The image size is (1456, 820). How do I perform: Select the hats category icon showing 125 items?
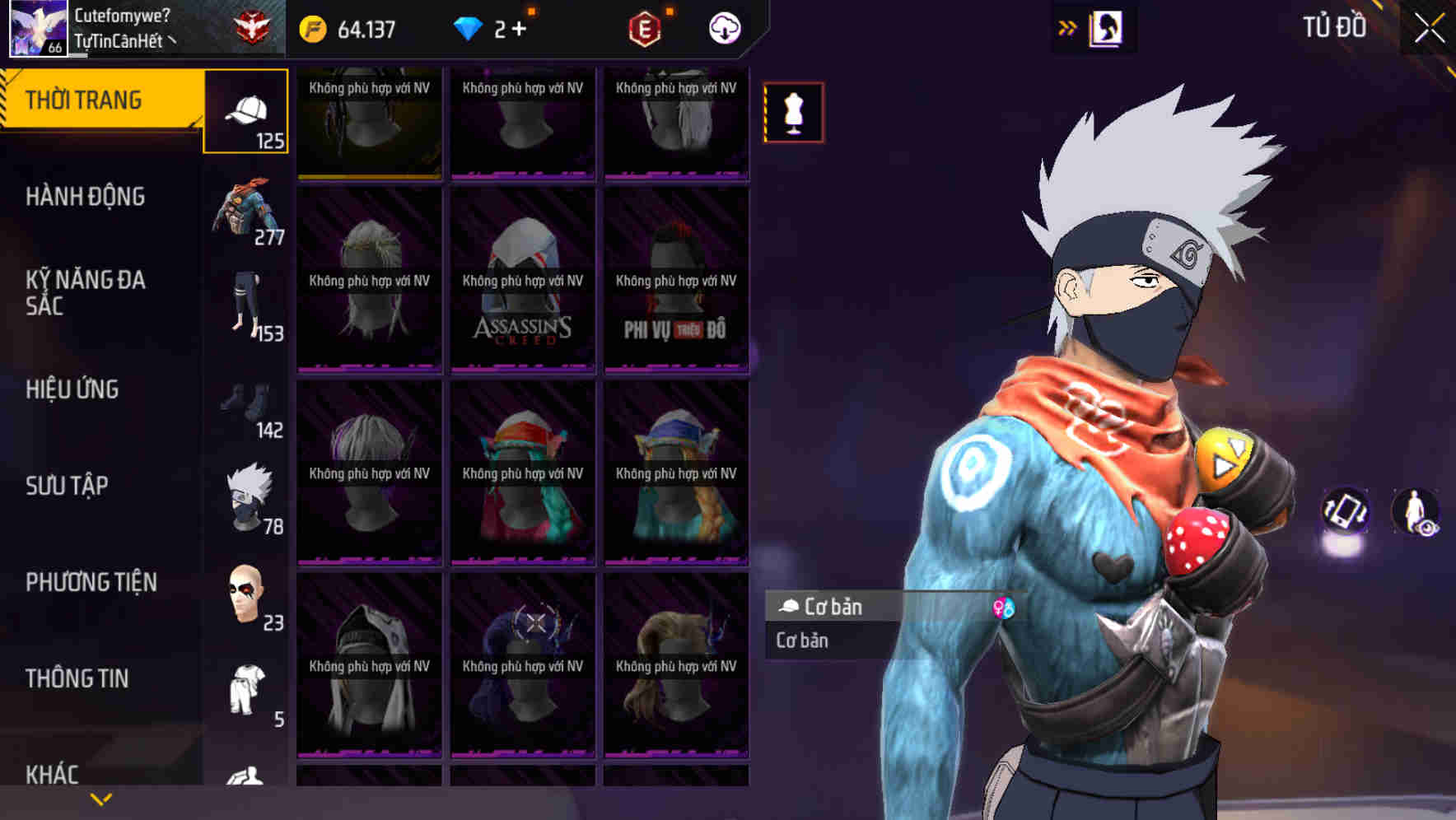point(245,111)
